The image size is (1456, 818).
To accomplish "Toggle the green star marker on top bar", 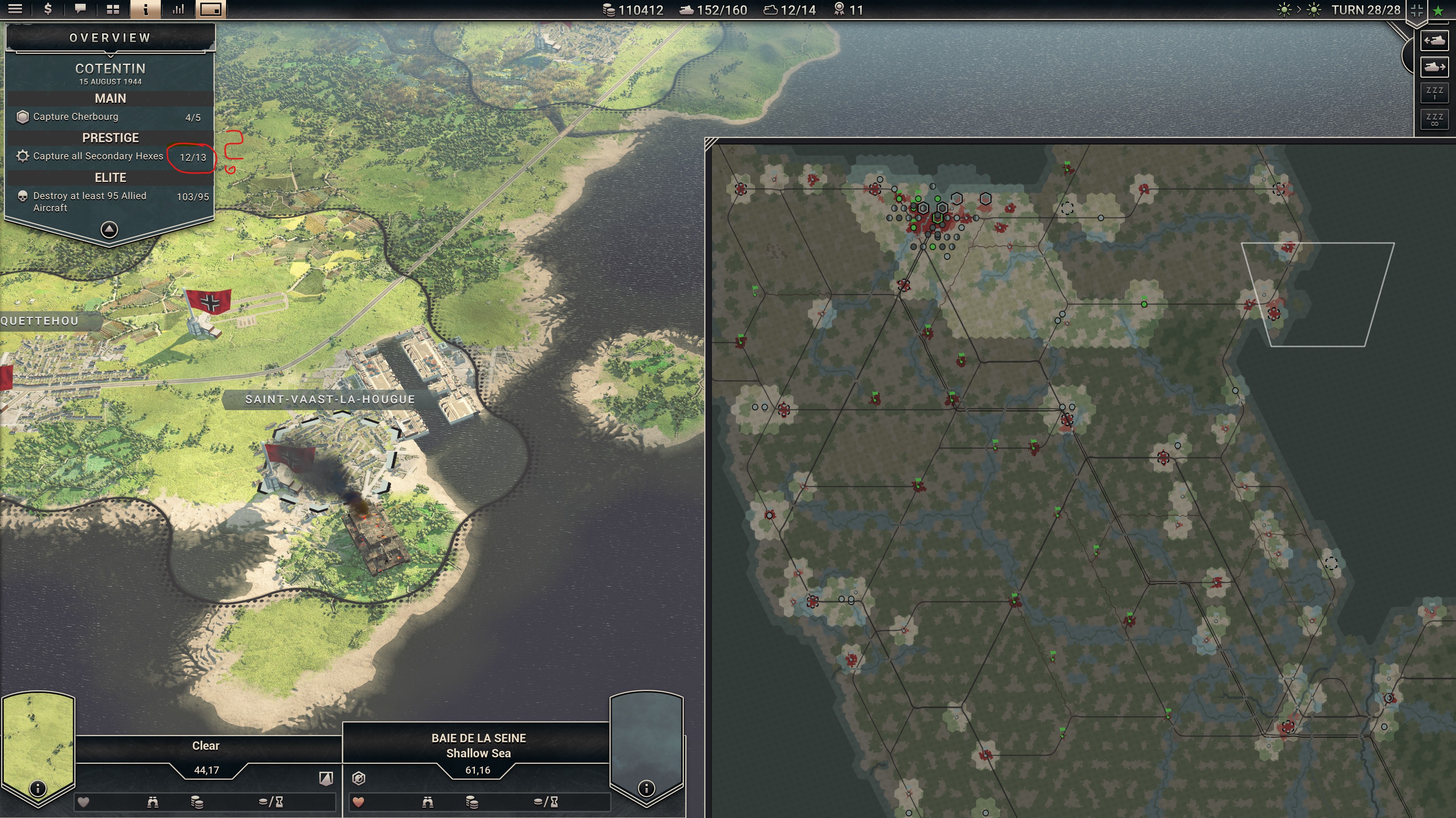I will pyautogui.click(x=1439, y=11).
